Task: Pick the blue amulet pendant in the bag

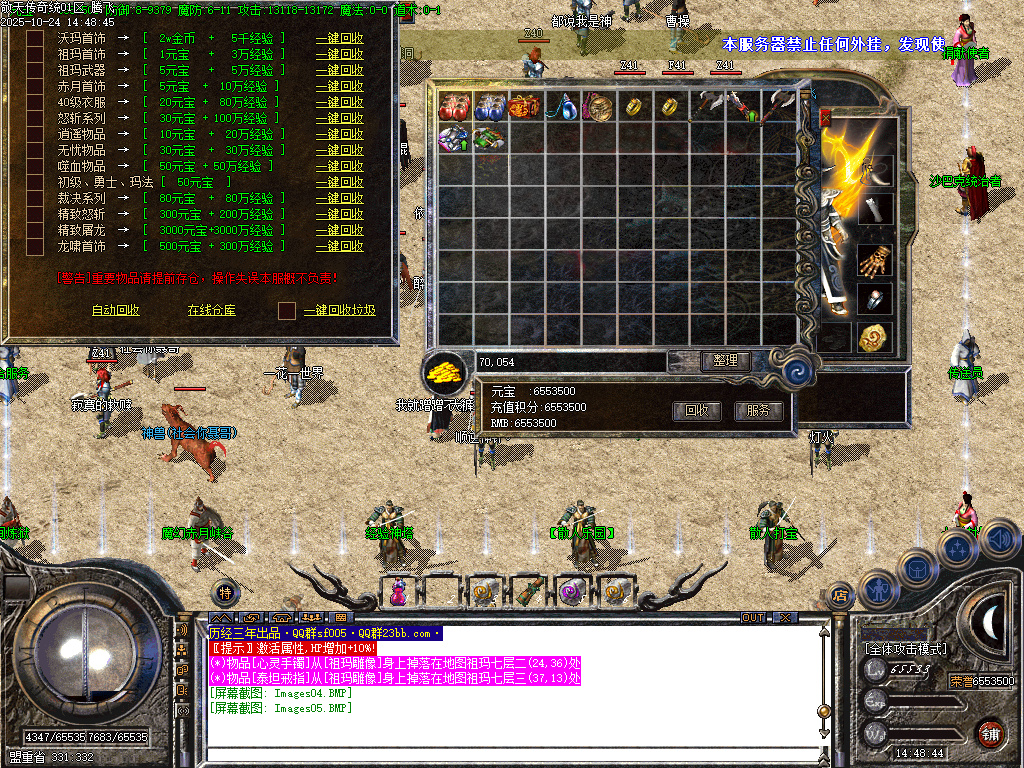Action: point(558,106)
